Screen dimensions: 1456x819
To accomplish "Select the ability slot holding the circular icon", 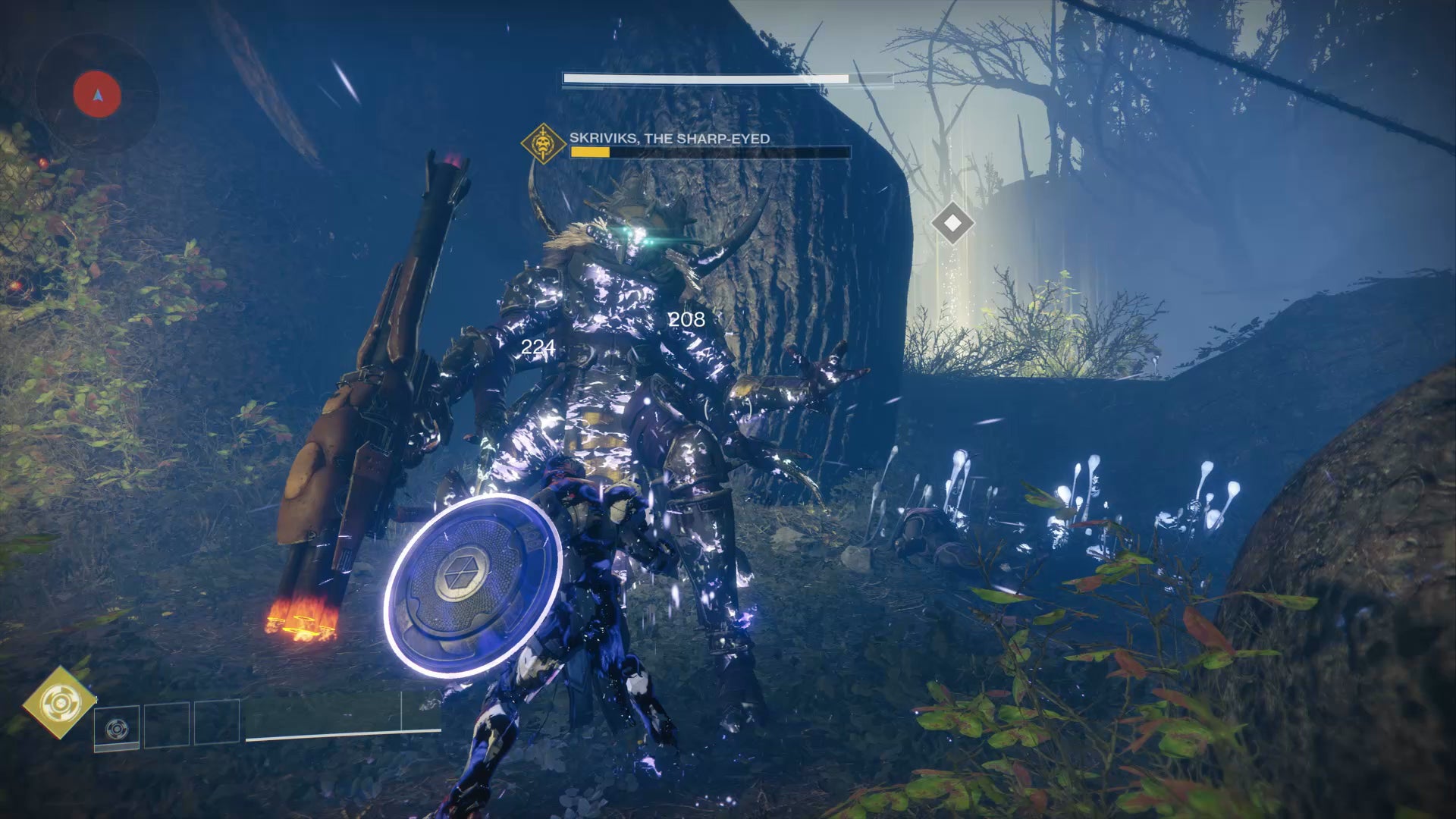I will [117, 728].
